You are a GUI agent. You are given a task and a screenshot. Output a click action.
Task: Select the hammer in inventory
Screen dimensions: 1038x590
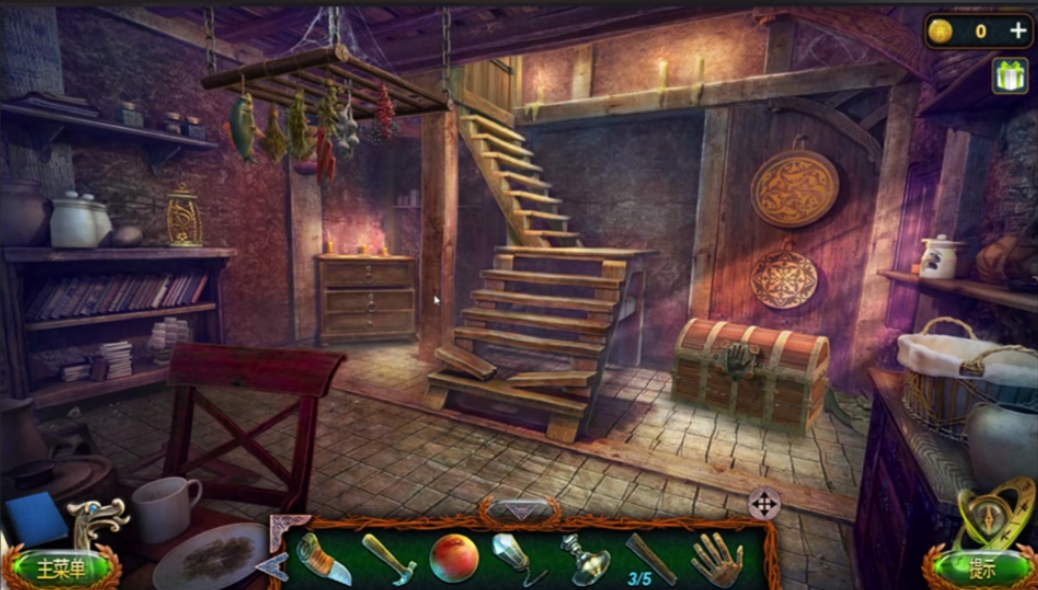pyautogui.click(x=388, y=558)
